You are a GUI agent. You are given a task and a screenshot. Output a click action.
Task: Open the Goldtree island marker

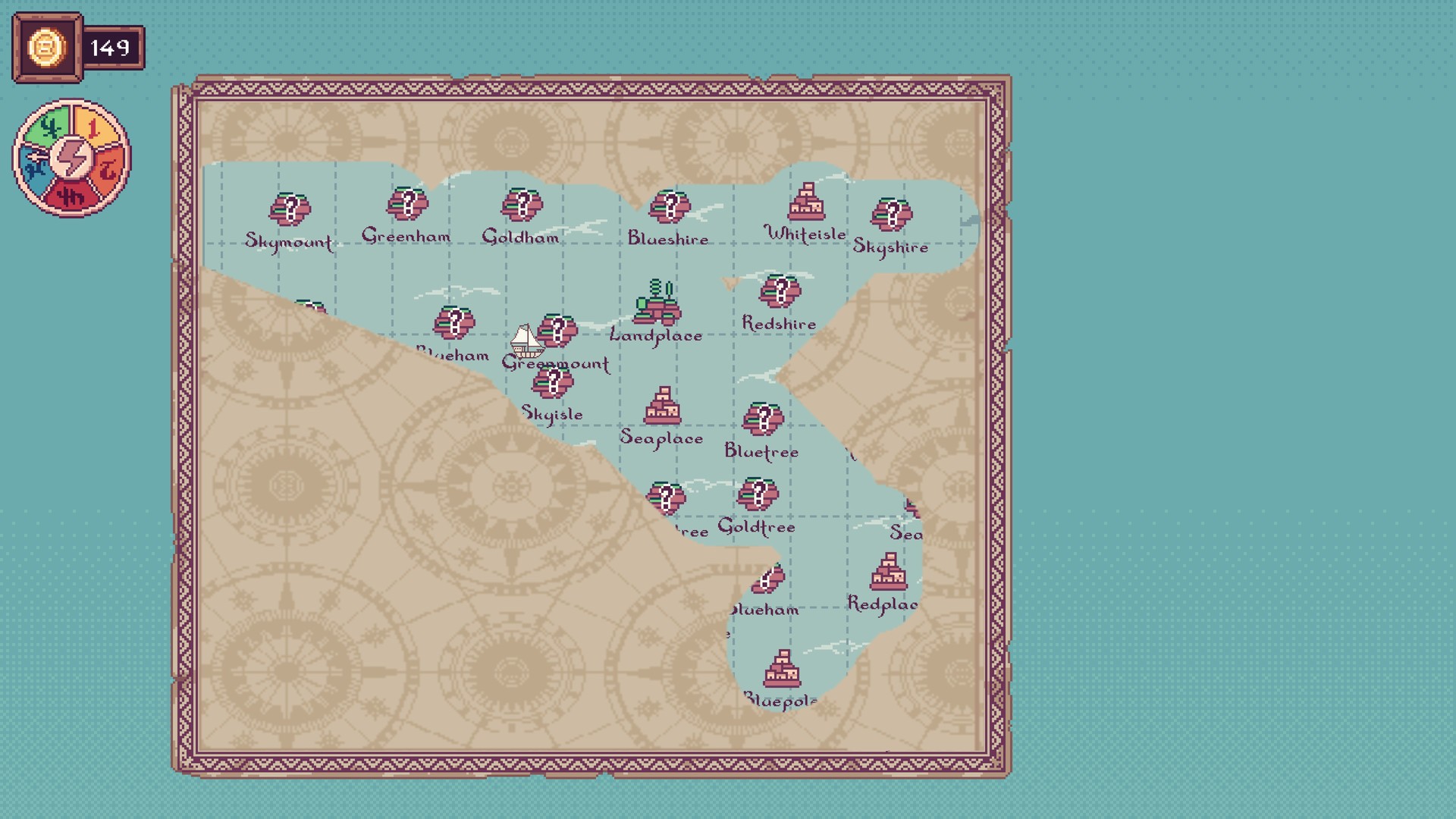tap(760, 494)
